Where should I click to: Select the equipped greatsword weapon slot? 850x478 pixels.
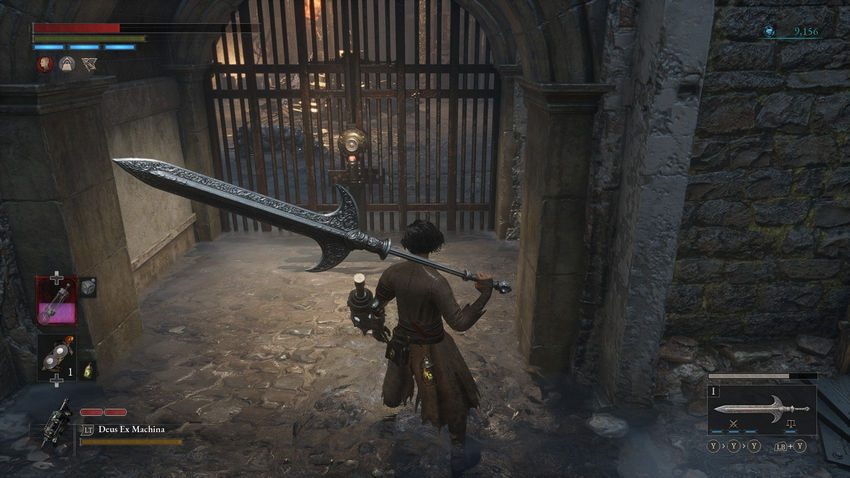pos(762,408)
